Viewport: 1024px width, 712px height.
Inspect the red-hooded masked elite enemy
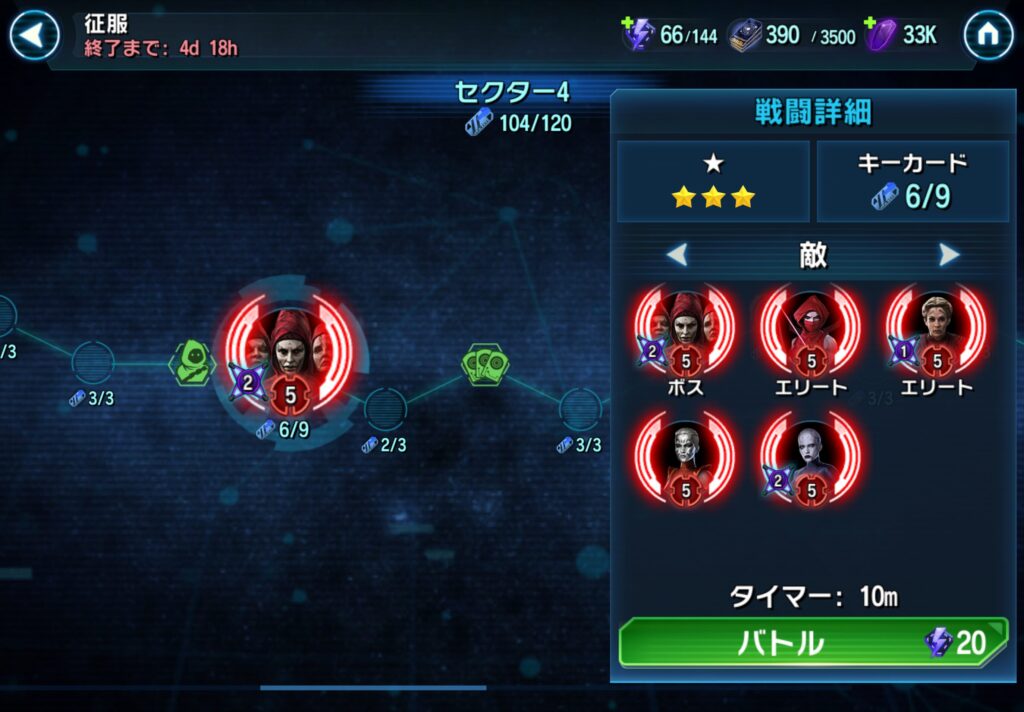point(810,331)
